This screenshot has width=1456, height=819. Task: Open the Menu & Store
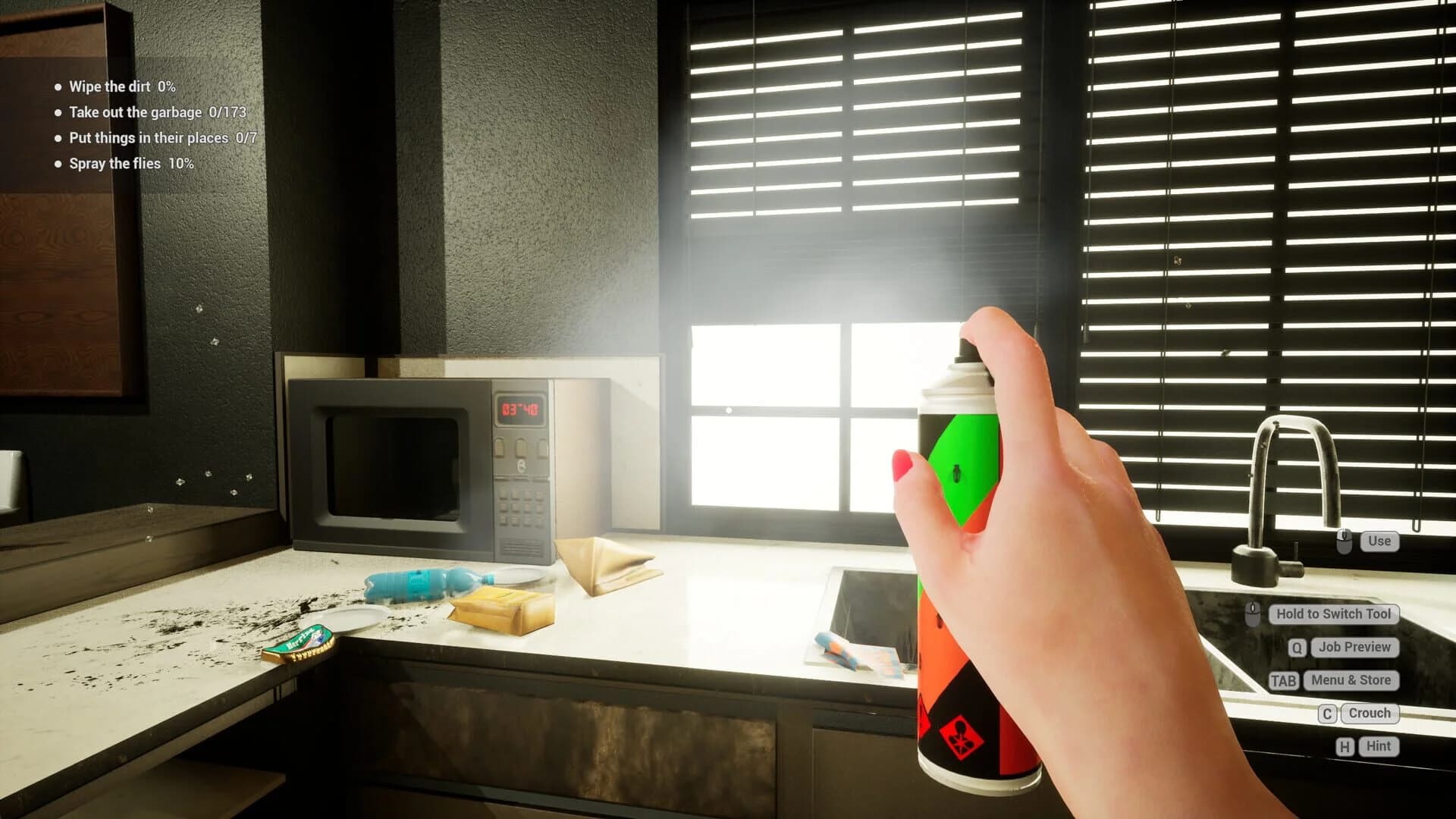click(x=1351, y=680)
